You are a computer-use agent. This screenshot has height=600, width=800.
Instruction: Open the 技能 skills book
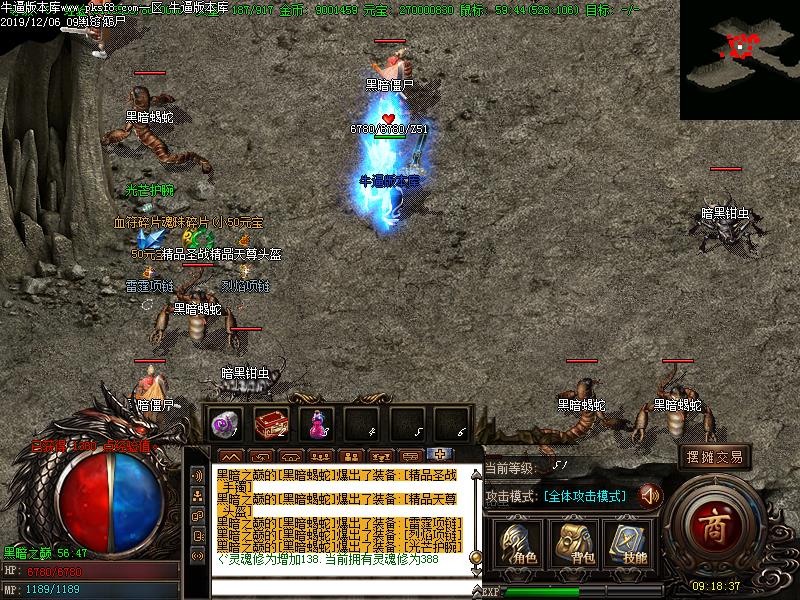tap(629, 543)
